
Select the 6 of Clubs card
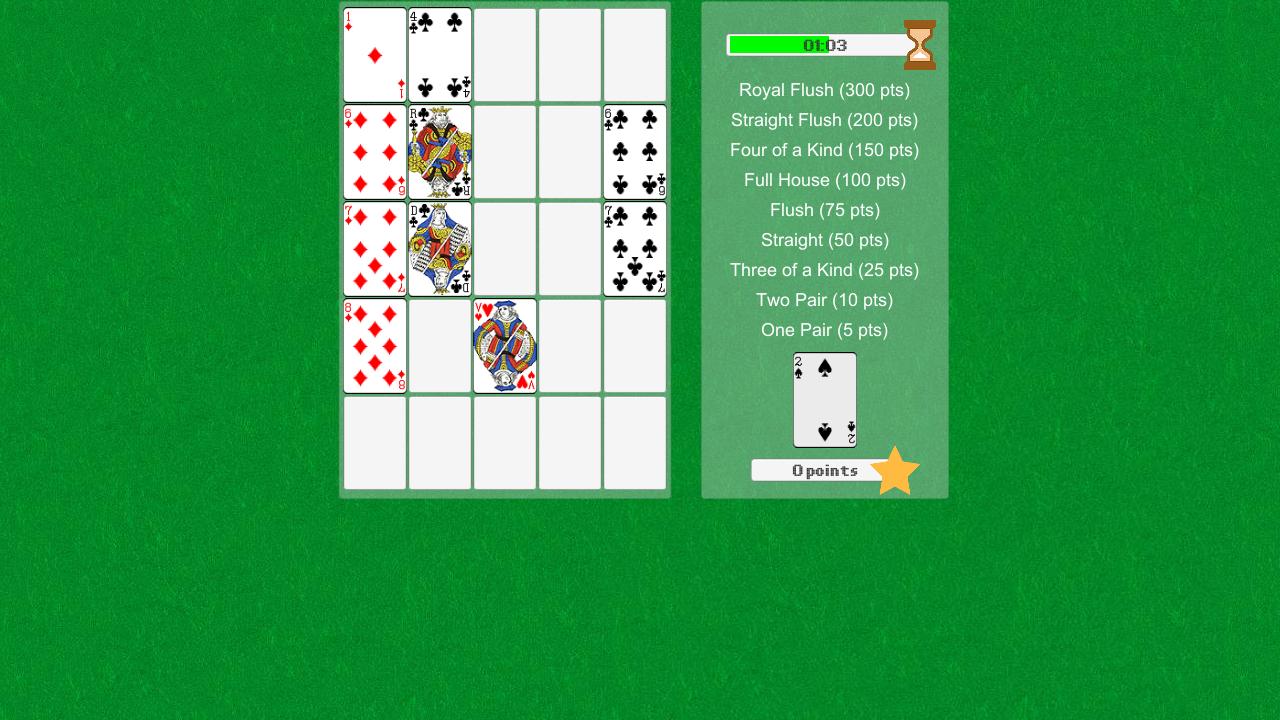pyautogui.click(x=635, y=151)
